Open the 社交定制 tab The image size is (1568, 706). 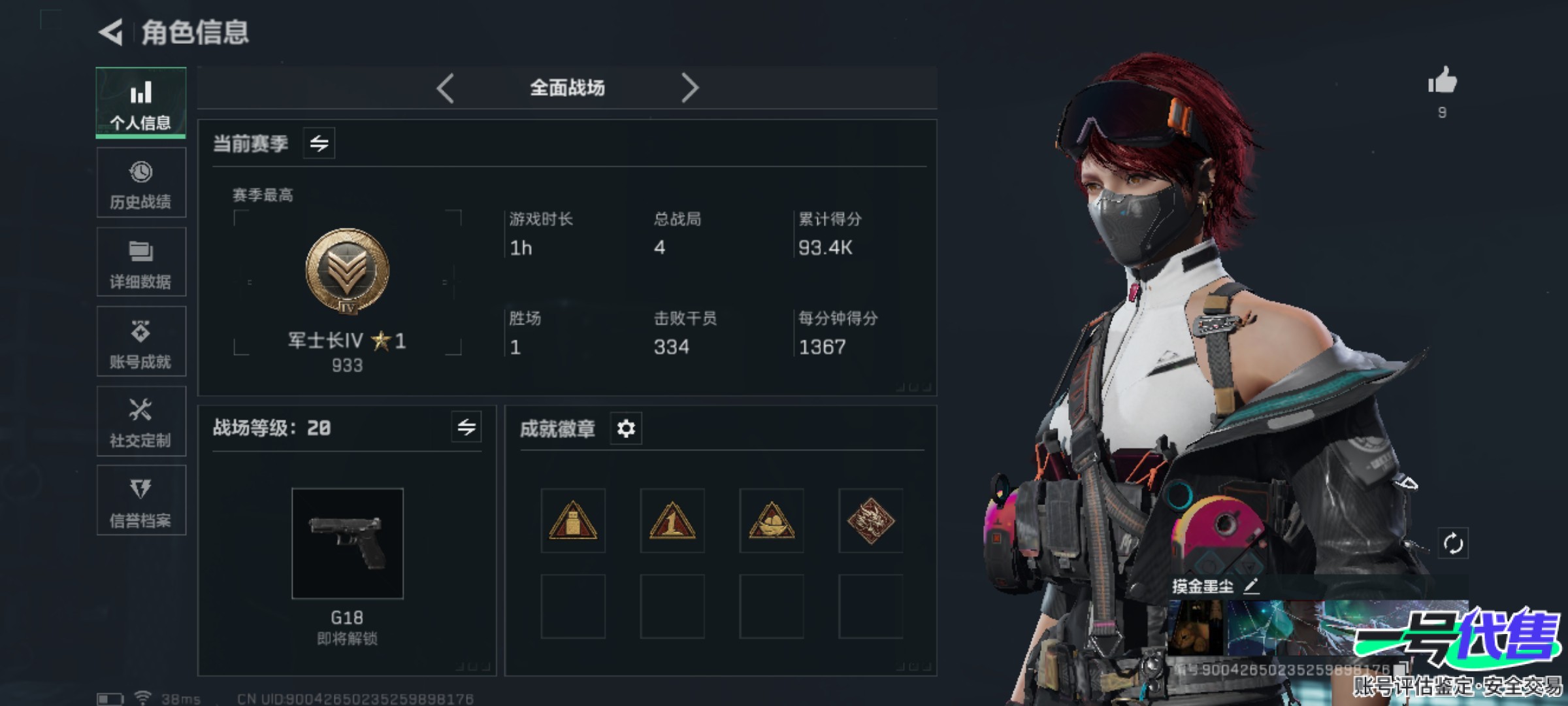click(141, 422)
